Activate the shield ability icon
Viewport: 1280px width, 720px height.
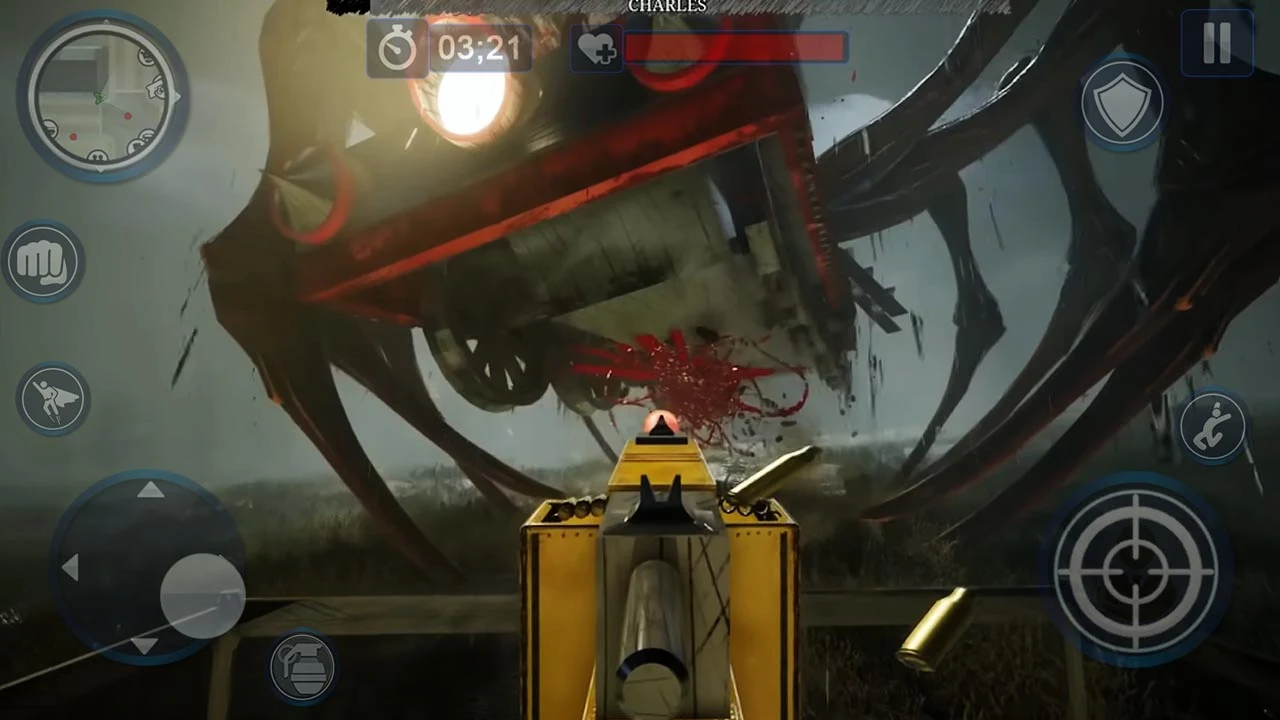pyautogui.click(x=1124, y=104)
